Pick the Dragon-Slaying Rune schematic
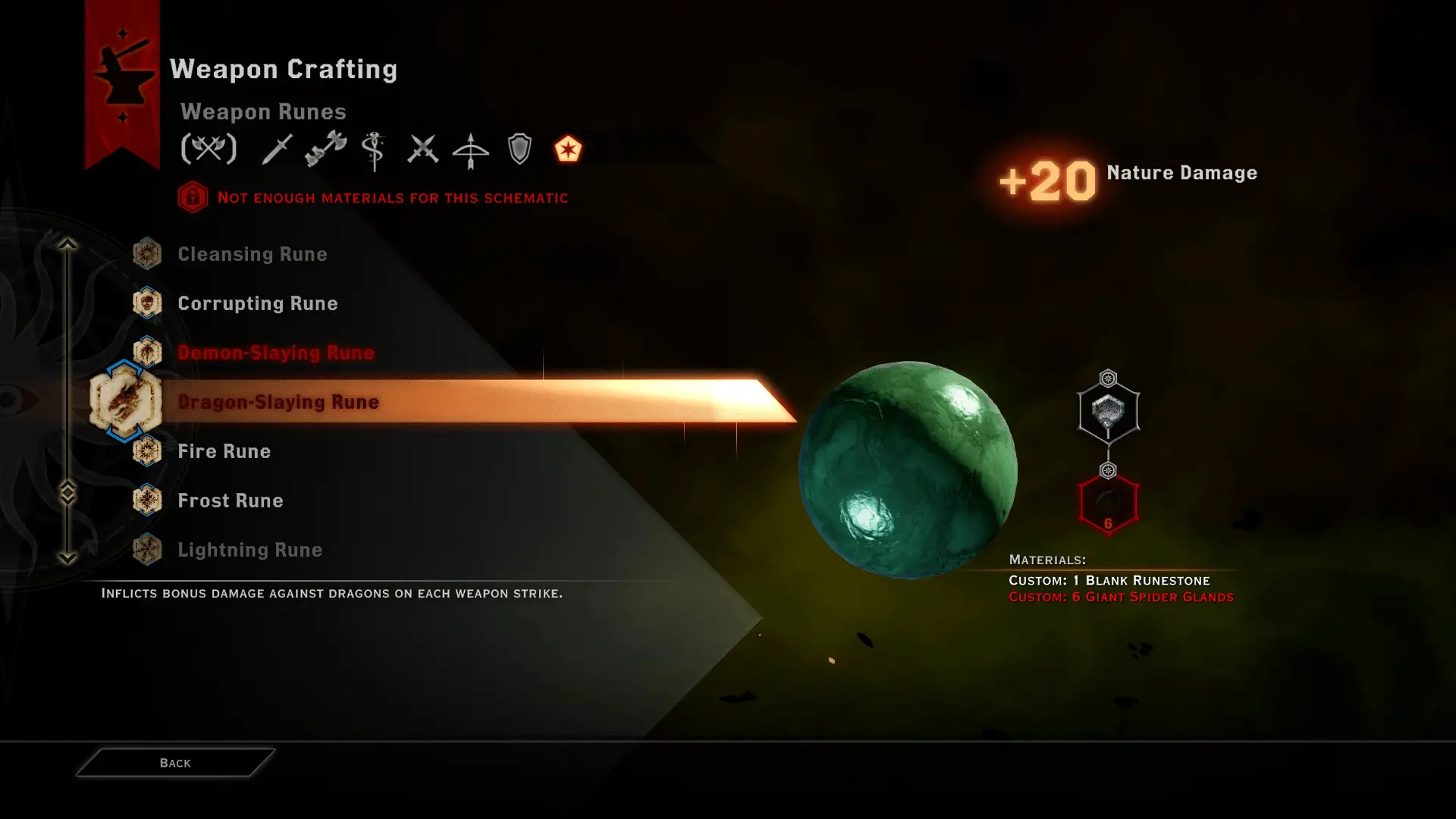The height and width of the screenshot is (819, 1456). [278, 402]
